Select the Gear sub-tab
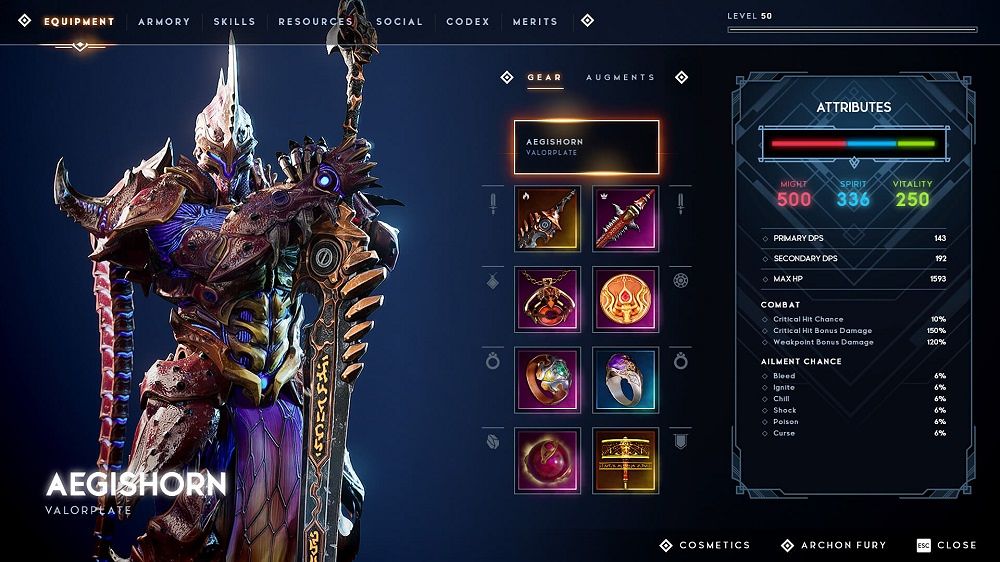This screenshot has height=562, width=1000. point(545,77)
